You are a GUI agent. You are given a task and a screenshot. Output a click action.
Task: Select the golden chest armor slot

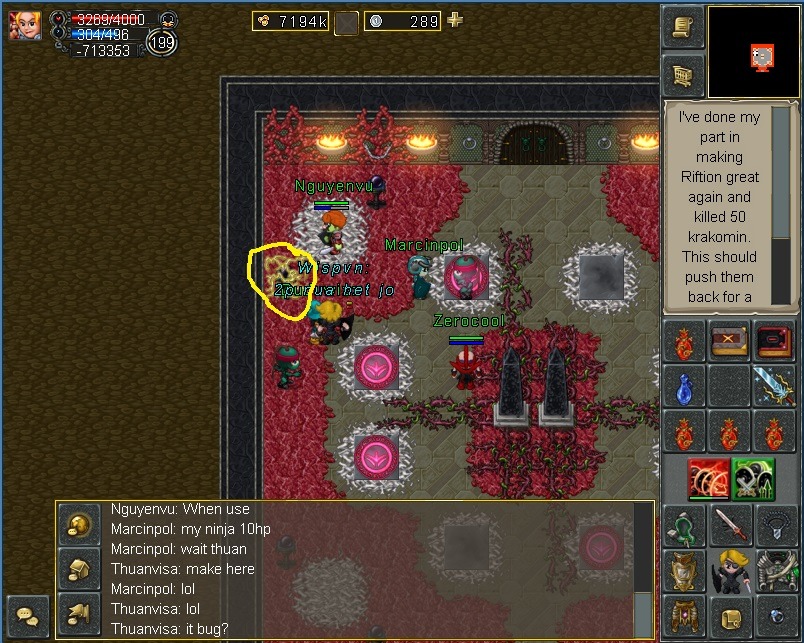click(684, 571)
